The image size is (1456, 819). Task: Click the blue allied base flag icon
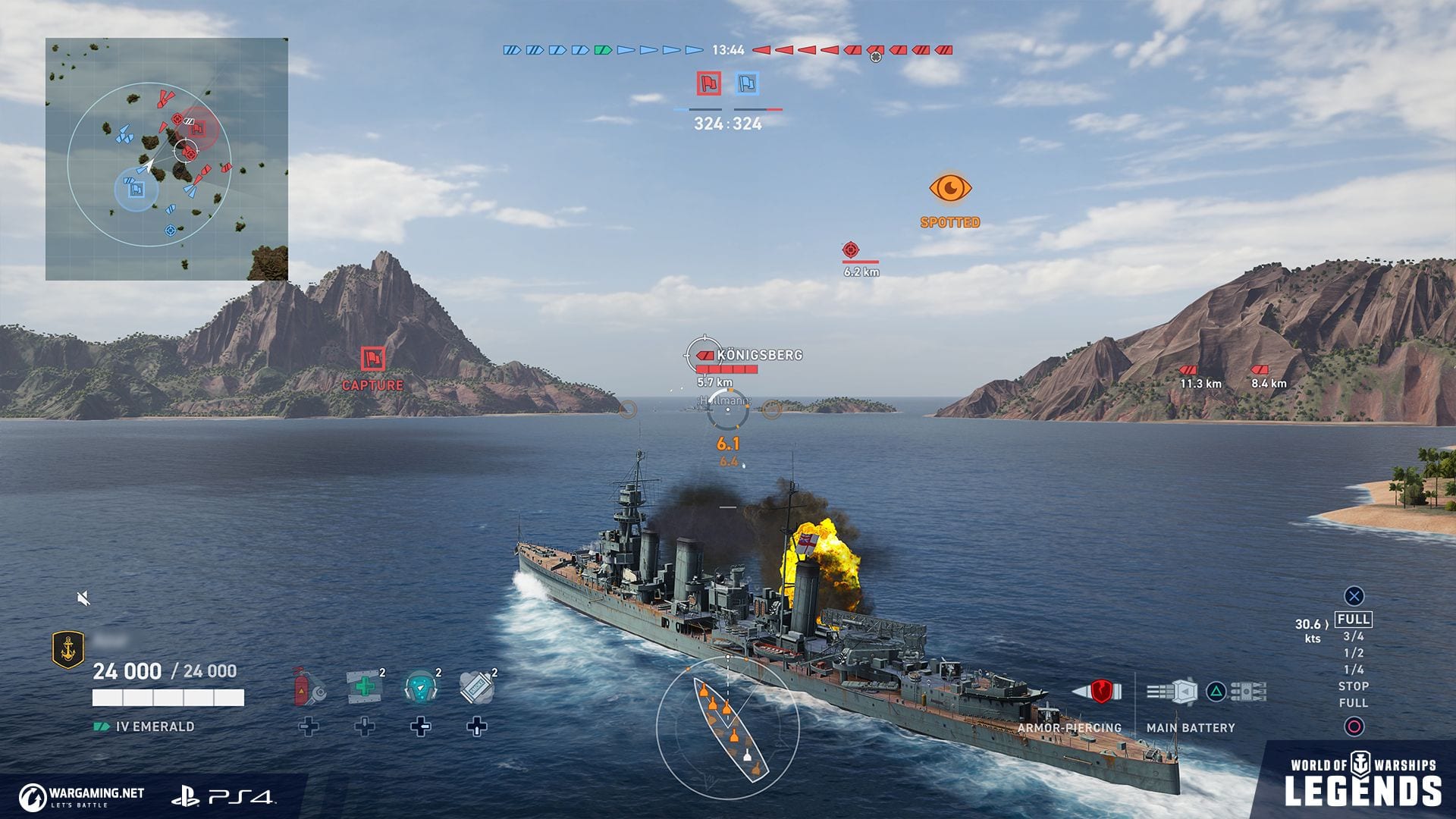(747, 83)
